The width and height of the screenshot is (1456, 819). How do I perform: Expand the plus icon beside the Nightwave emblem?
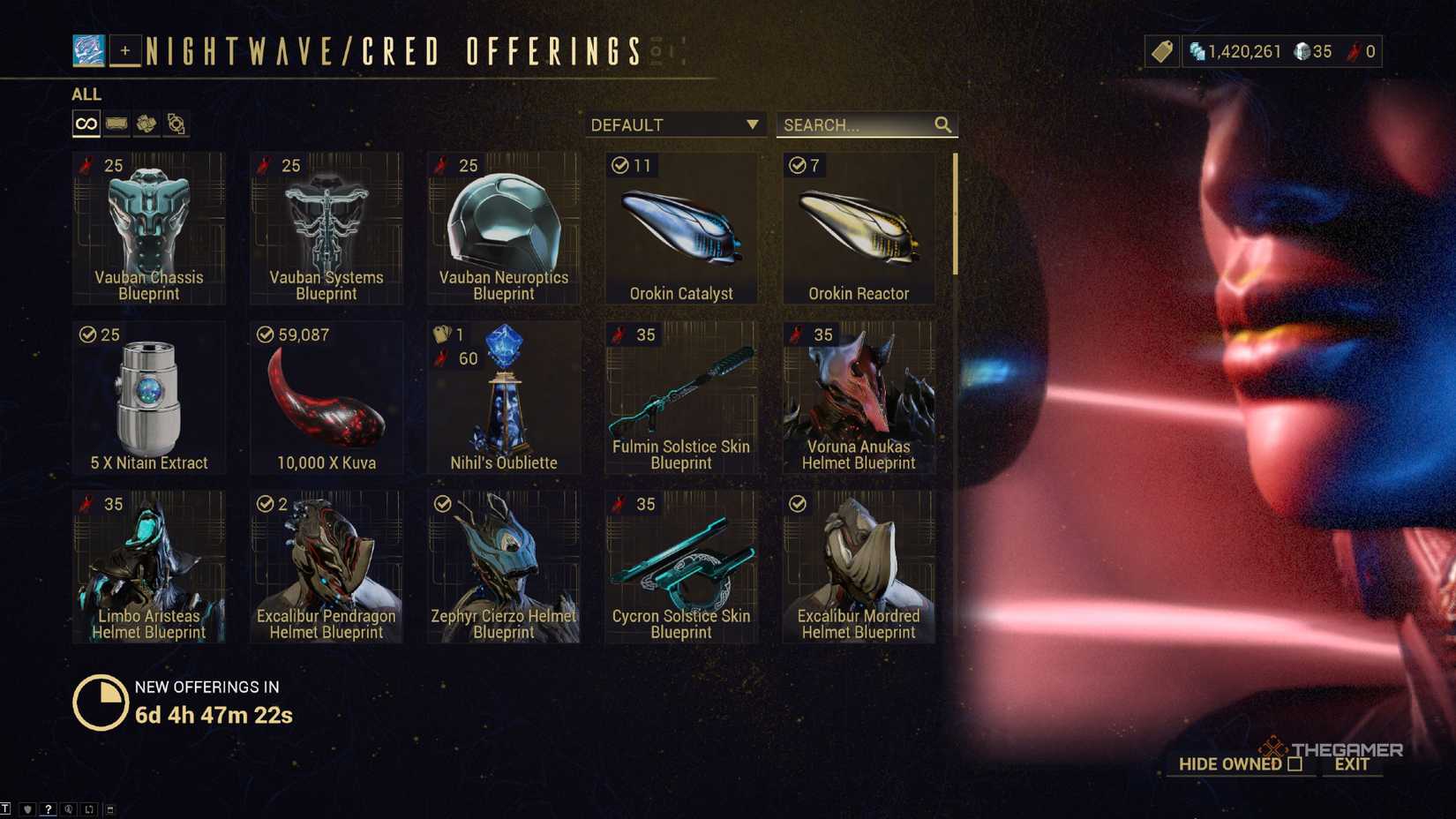[x=124, y=51]
